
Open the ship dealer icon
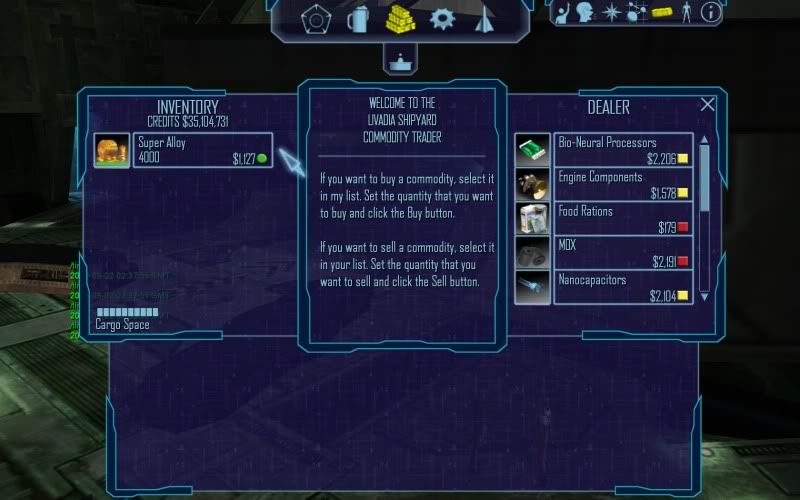click(483, 18)
